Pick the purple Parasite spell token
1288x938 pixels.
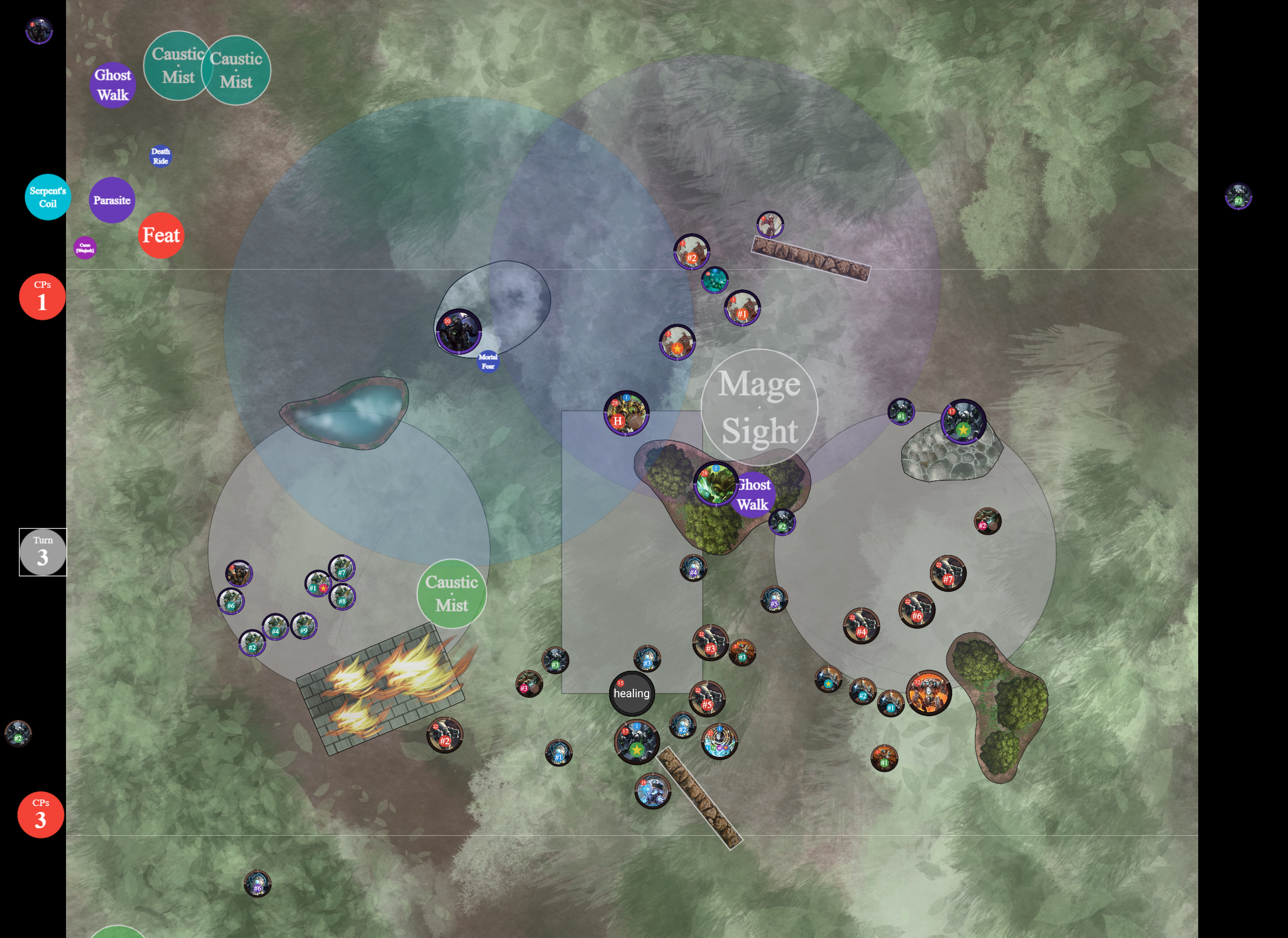click(x=112, y=200)
